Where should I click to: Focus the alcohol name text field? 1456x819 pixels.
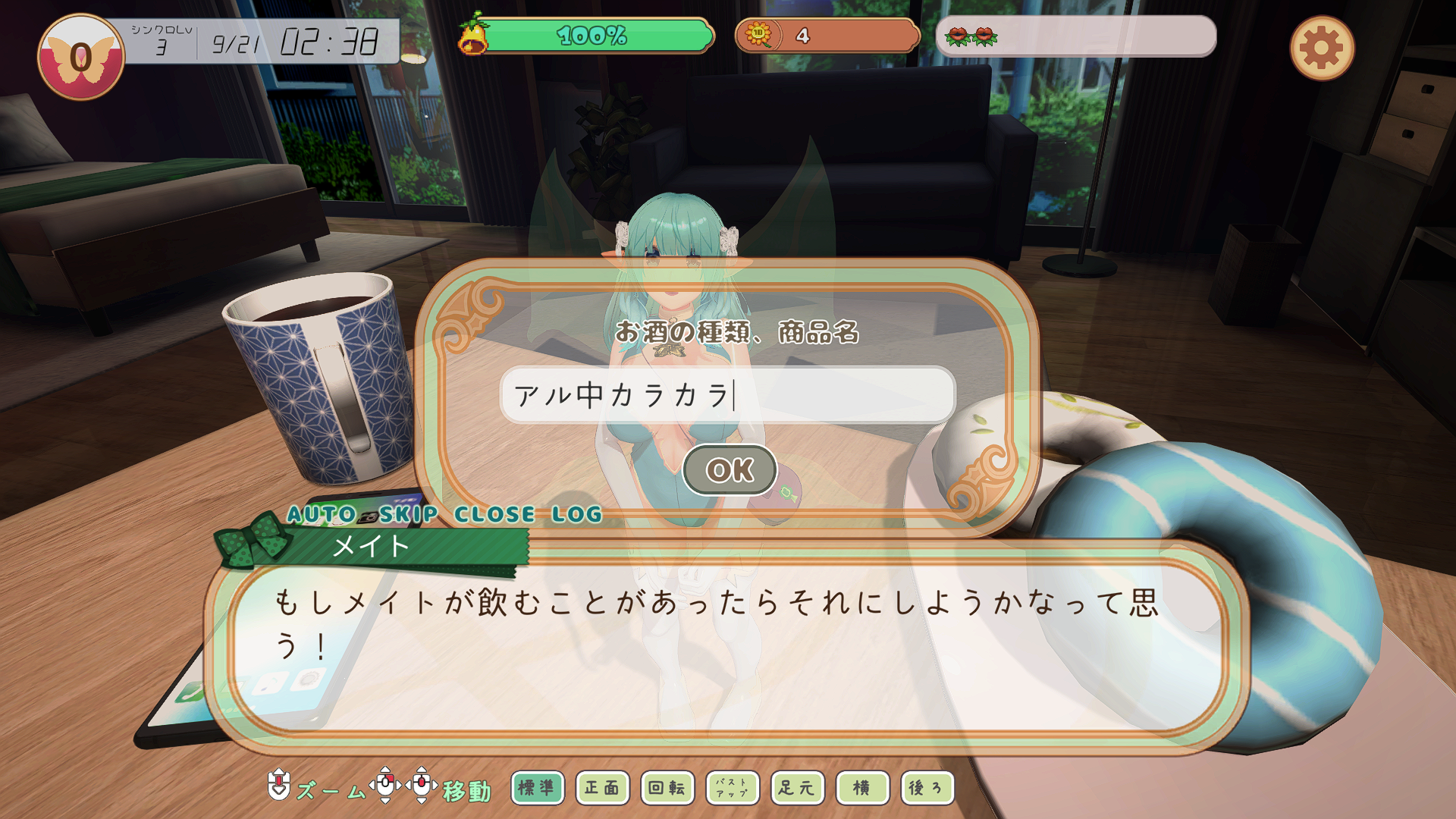click(x=726, y=395)
